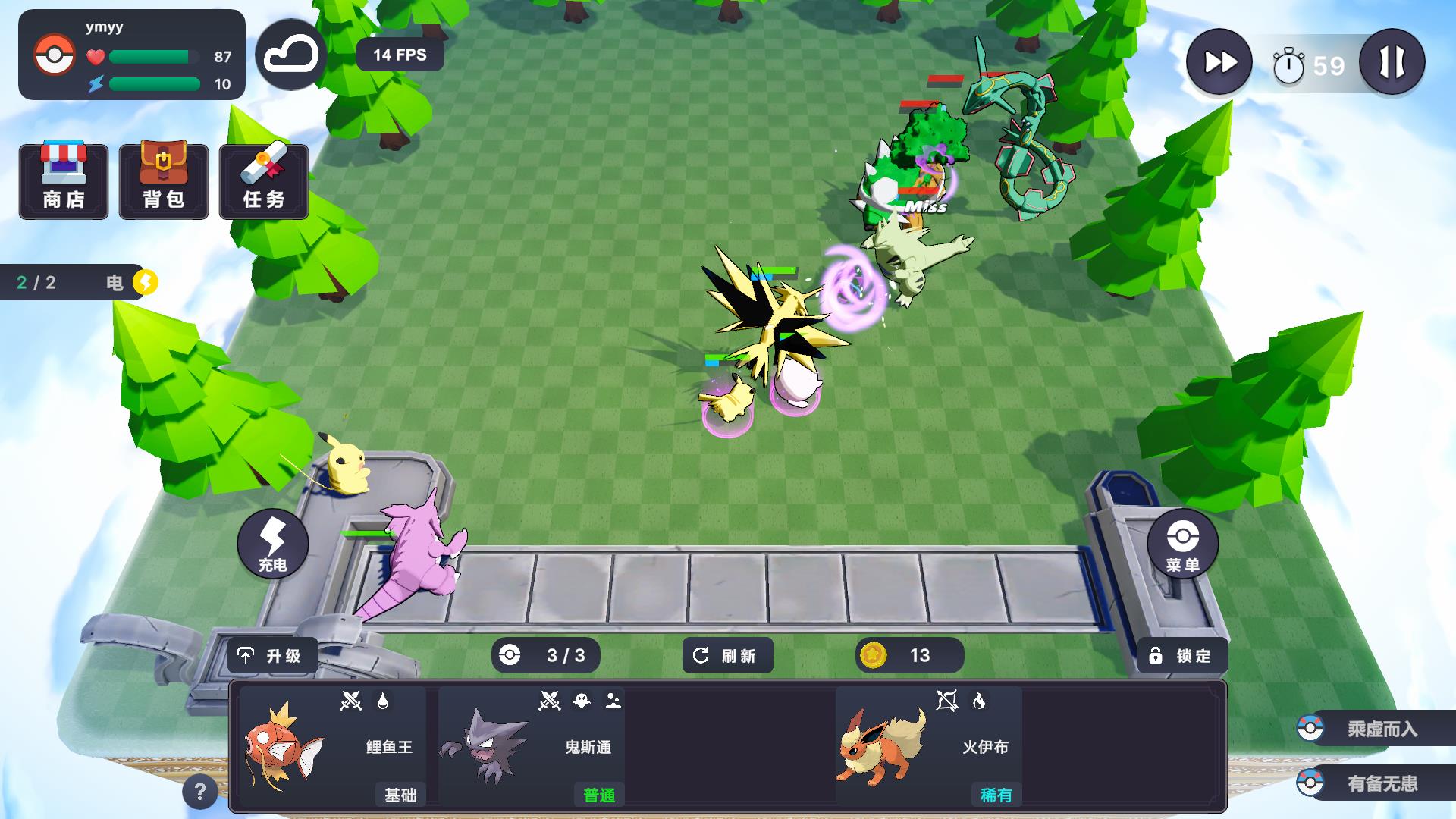Open the help question mark panel
Image resolution: width=1456 pixels, height=819 pixels.
click(200, 792)
